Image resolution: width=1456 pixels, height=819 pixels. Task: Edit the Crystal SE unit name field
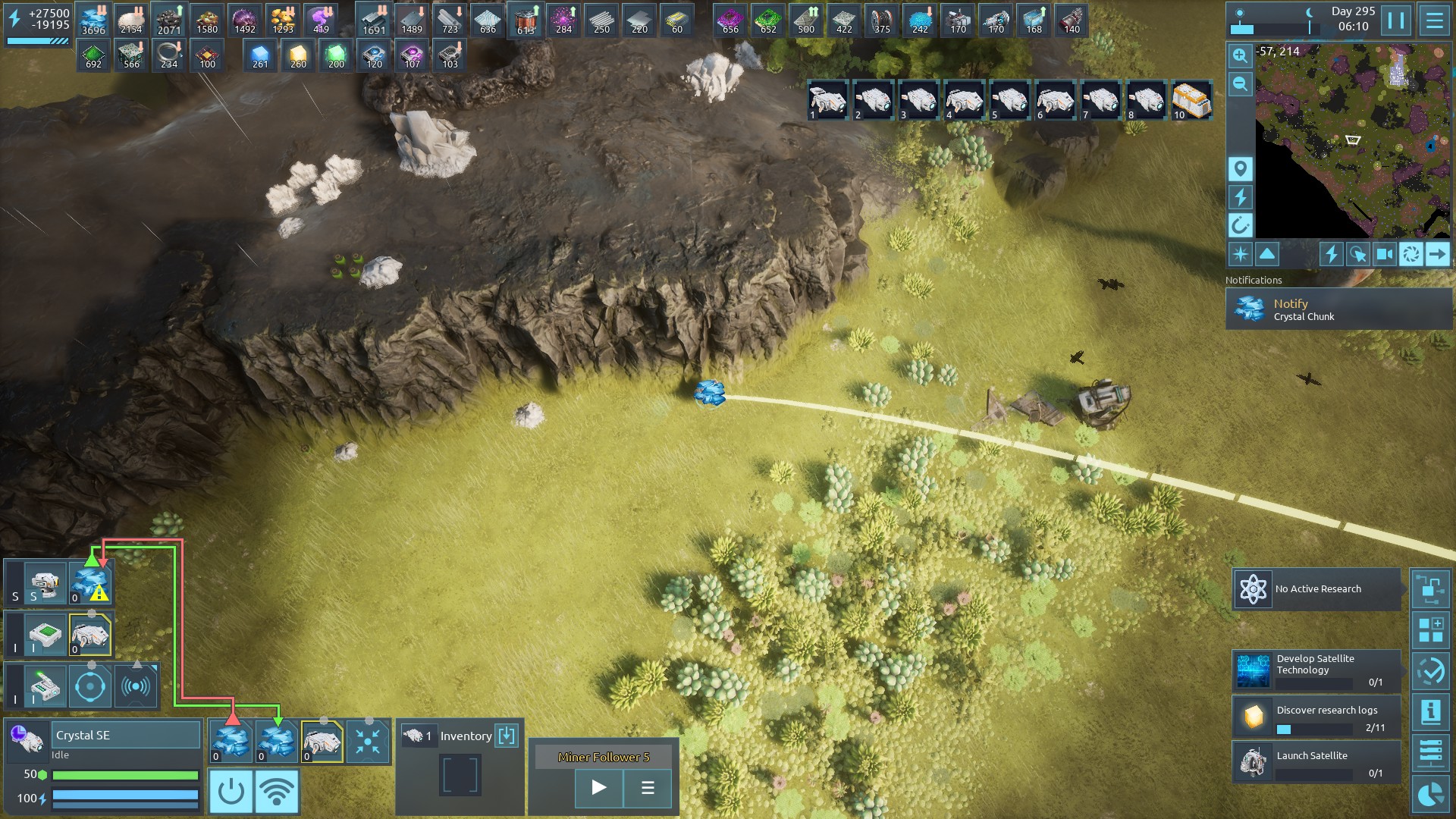pyautogui.click(x=126, y=736)
